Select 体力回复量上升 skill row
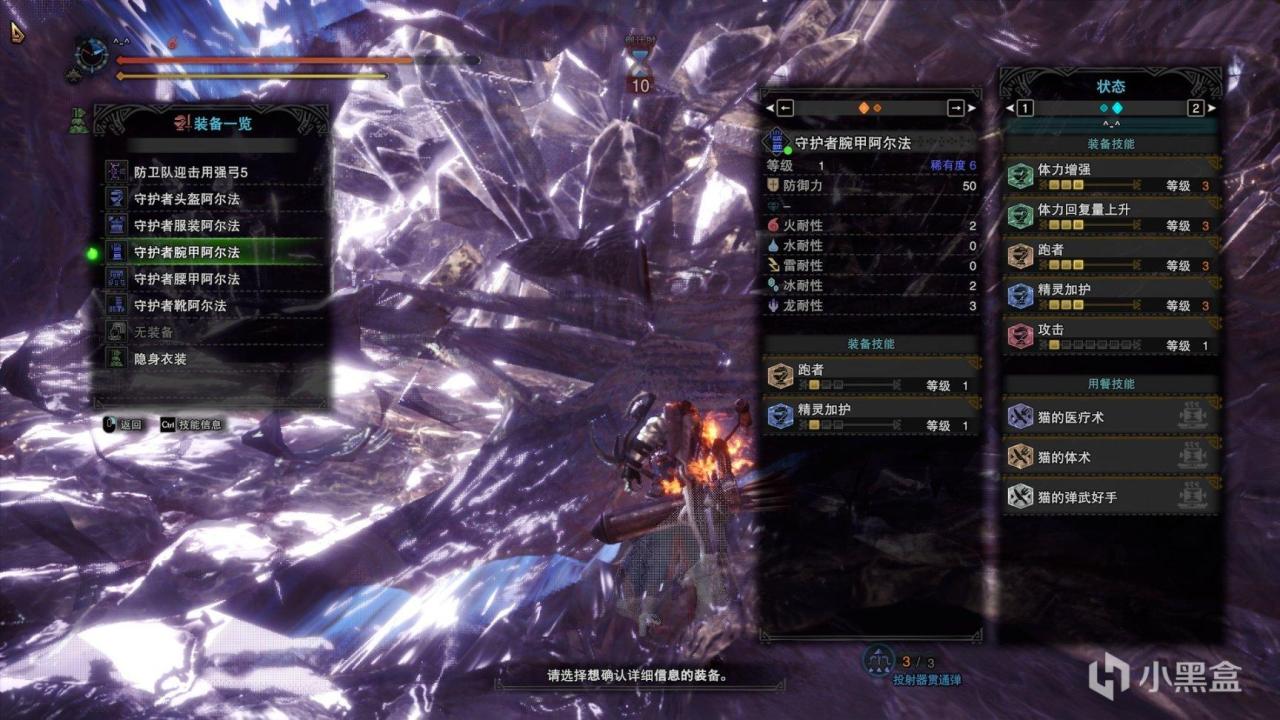Screen dimensions: 1280x720 coord(1112,216)
